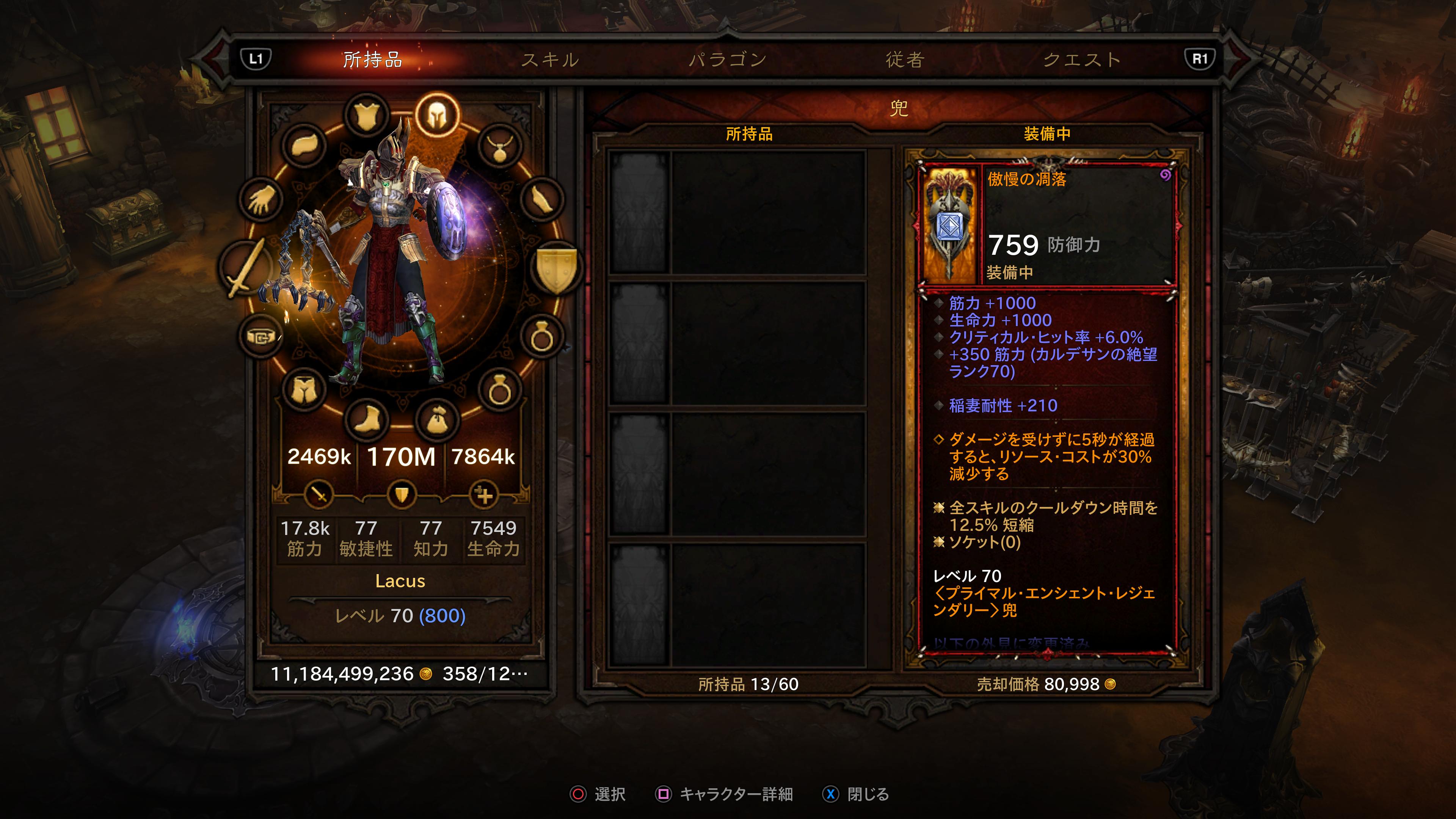
Task: Click the plus-sign healing stat icon
Action: 484,495
